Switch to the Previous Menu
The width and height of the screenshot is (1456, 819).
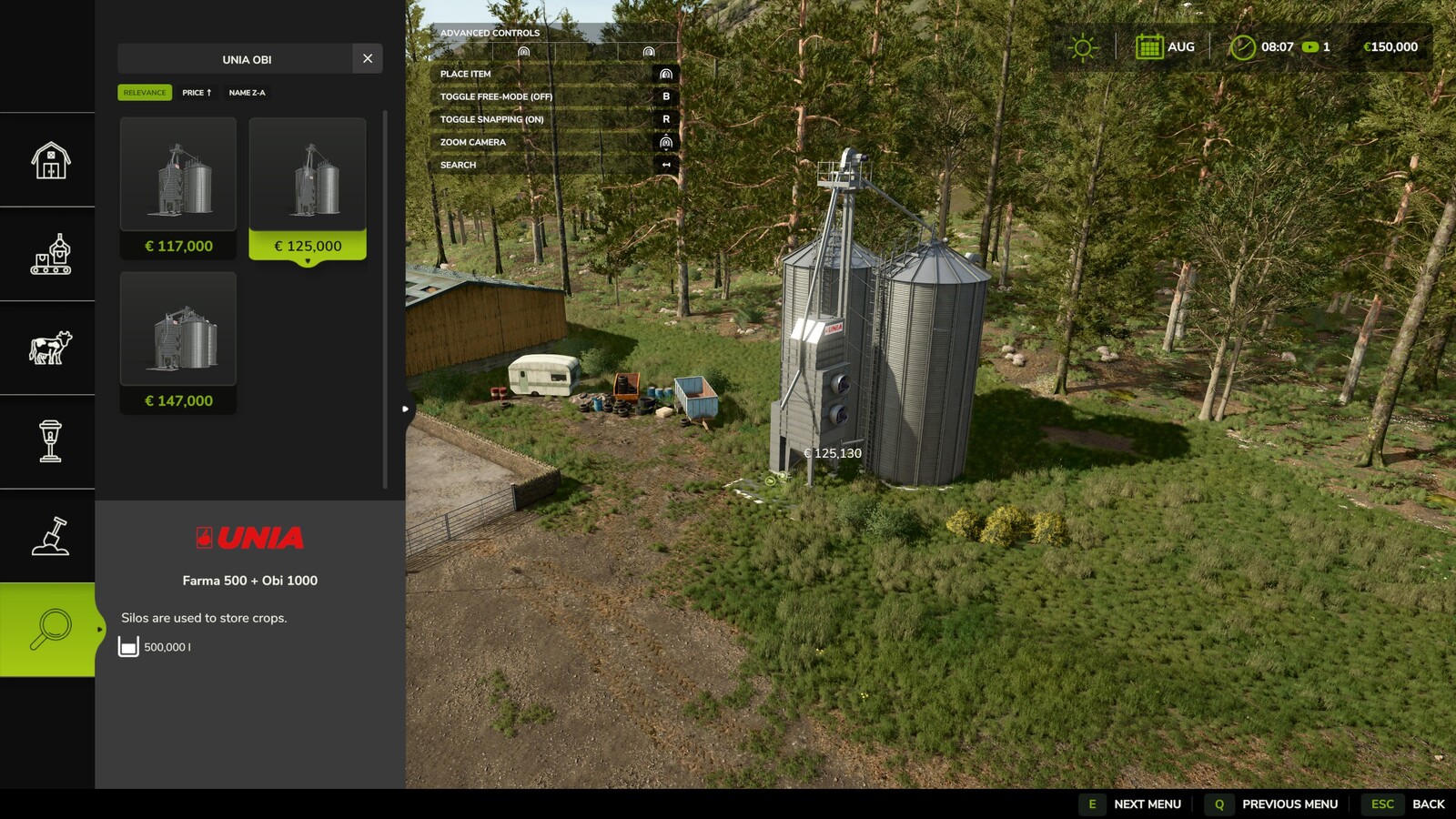(1288, 804)
